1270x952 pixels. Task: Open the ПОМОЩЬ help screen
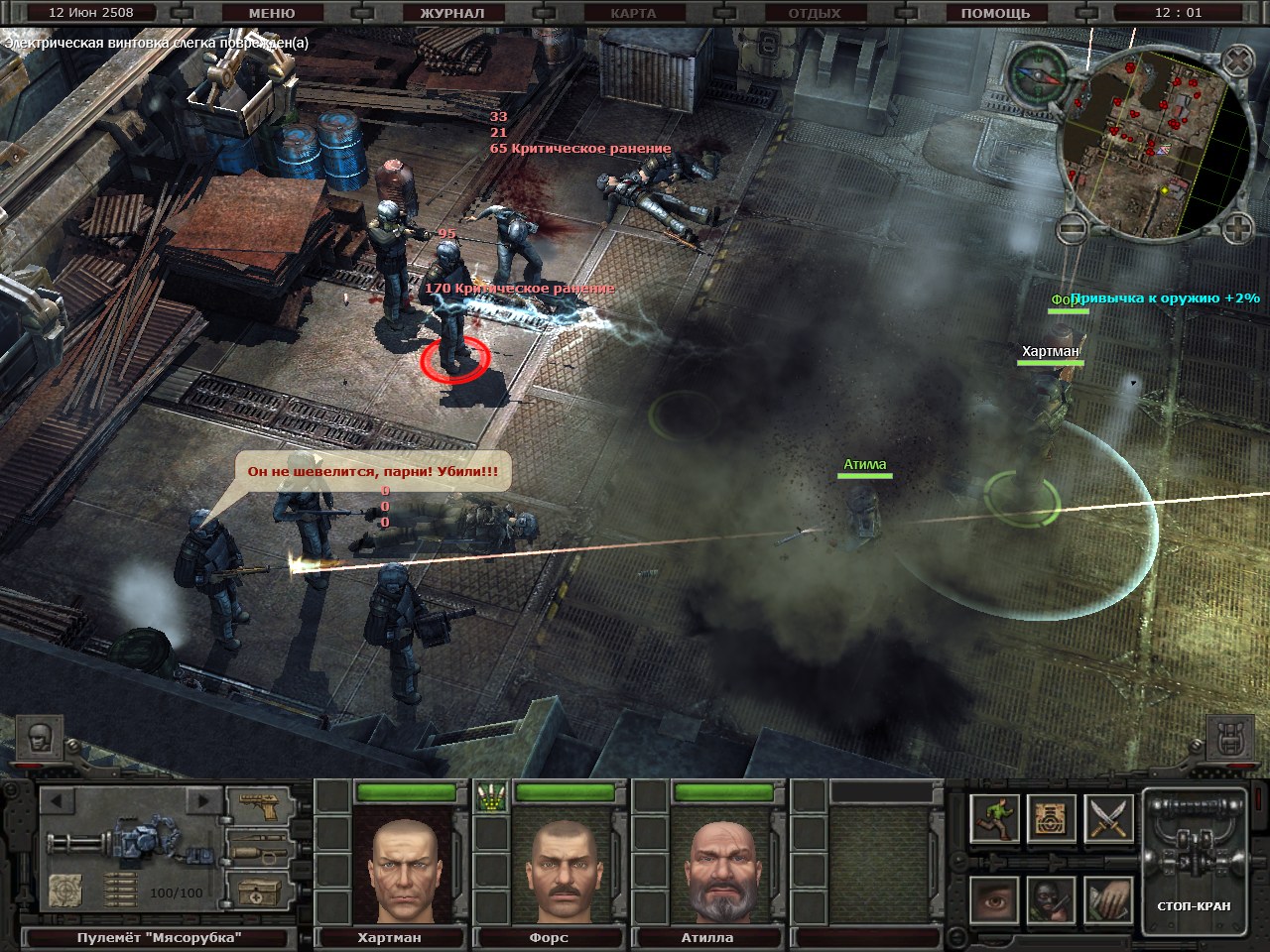coord(995,13)
